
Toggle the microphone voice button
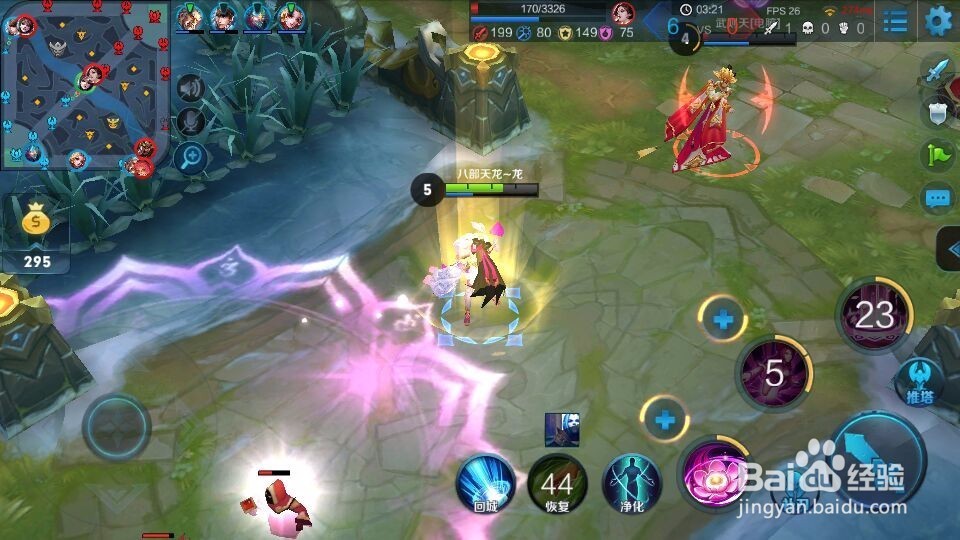pyautogui.click(x=190, y=123)
